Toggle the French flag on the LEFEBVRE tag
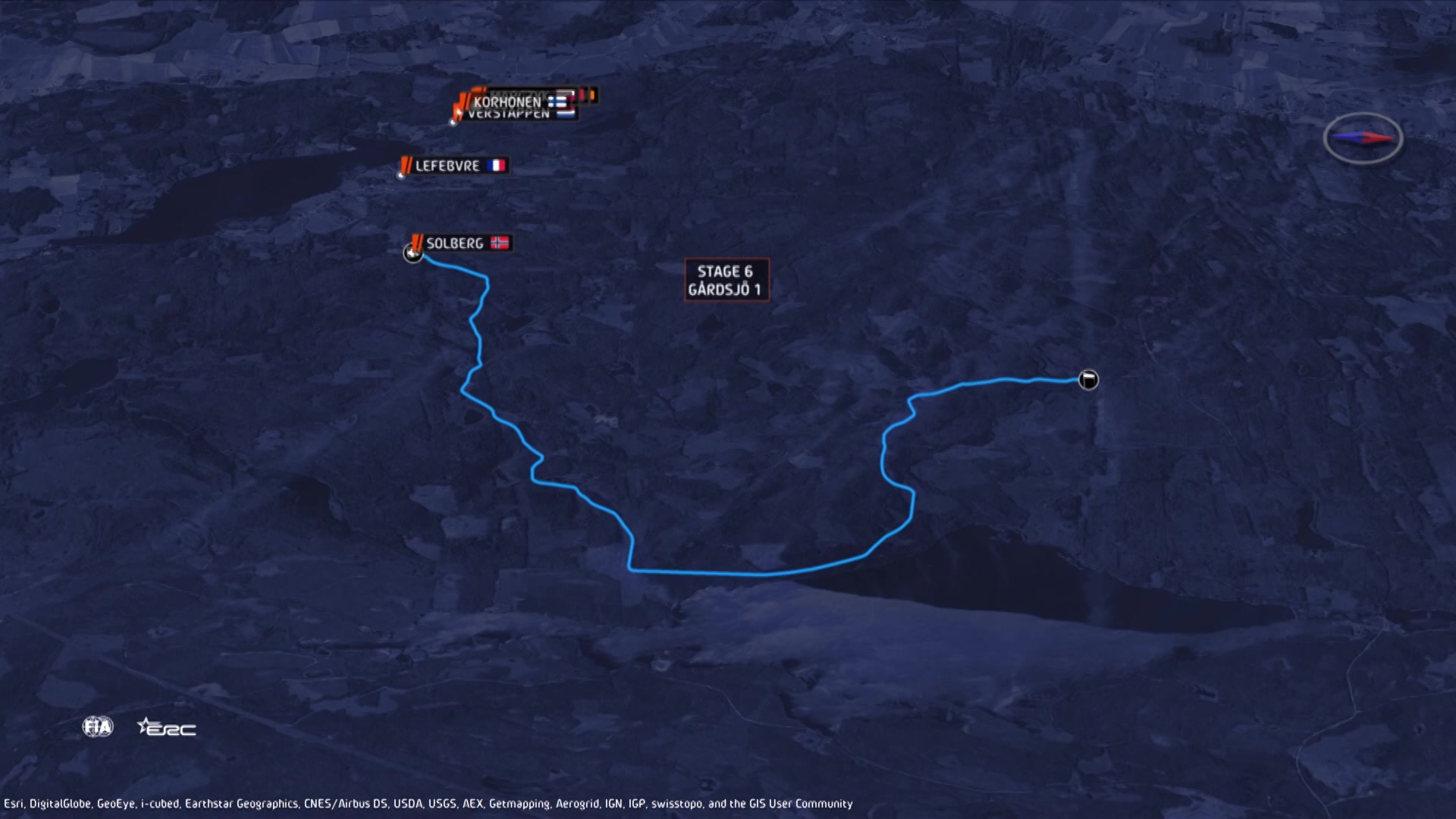Image resolution: width=1456 pixels, height=819 pixels. point(497,165)
